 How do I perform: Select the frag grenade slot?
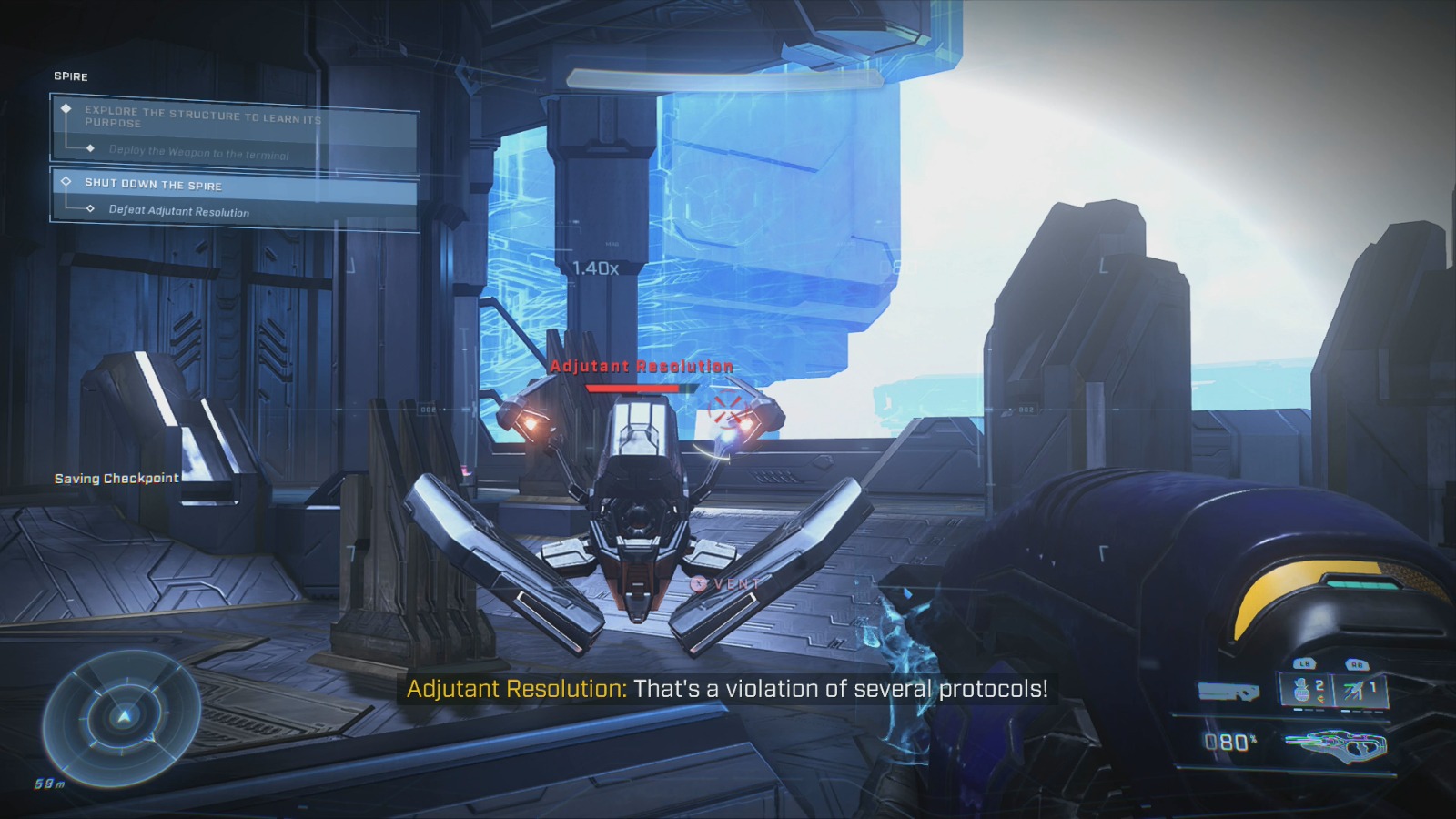1309,689
